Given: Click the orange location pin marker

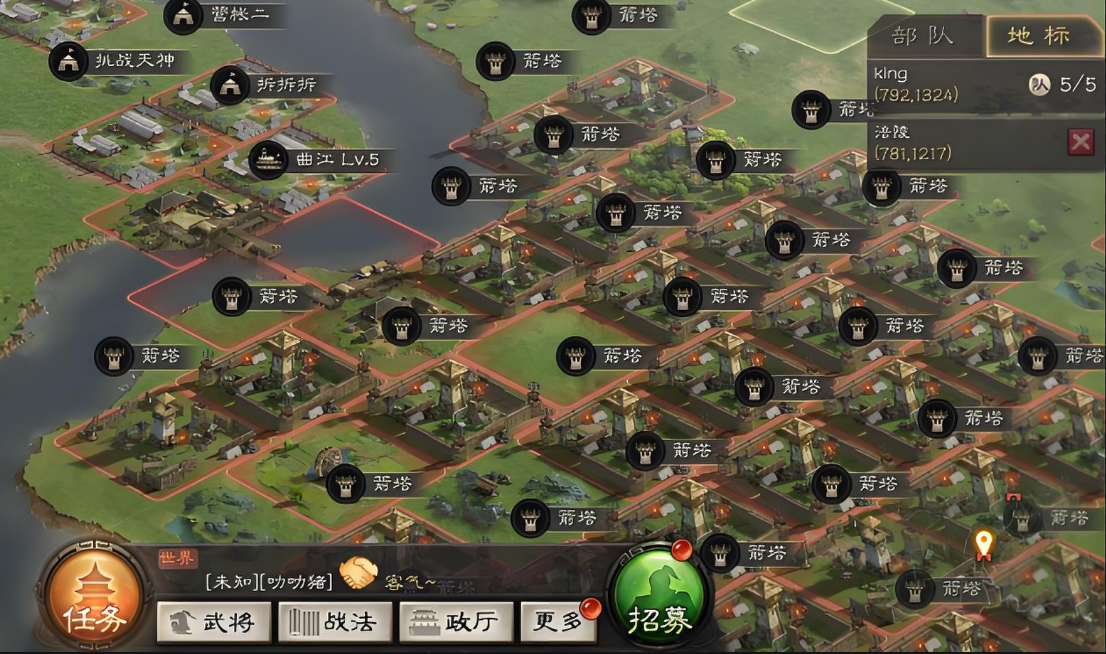Looking at the screenshot, I should click(984, 543).
